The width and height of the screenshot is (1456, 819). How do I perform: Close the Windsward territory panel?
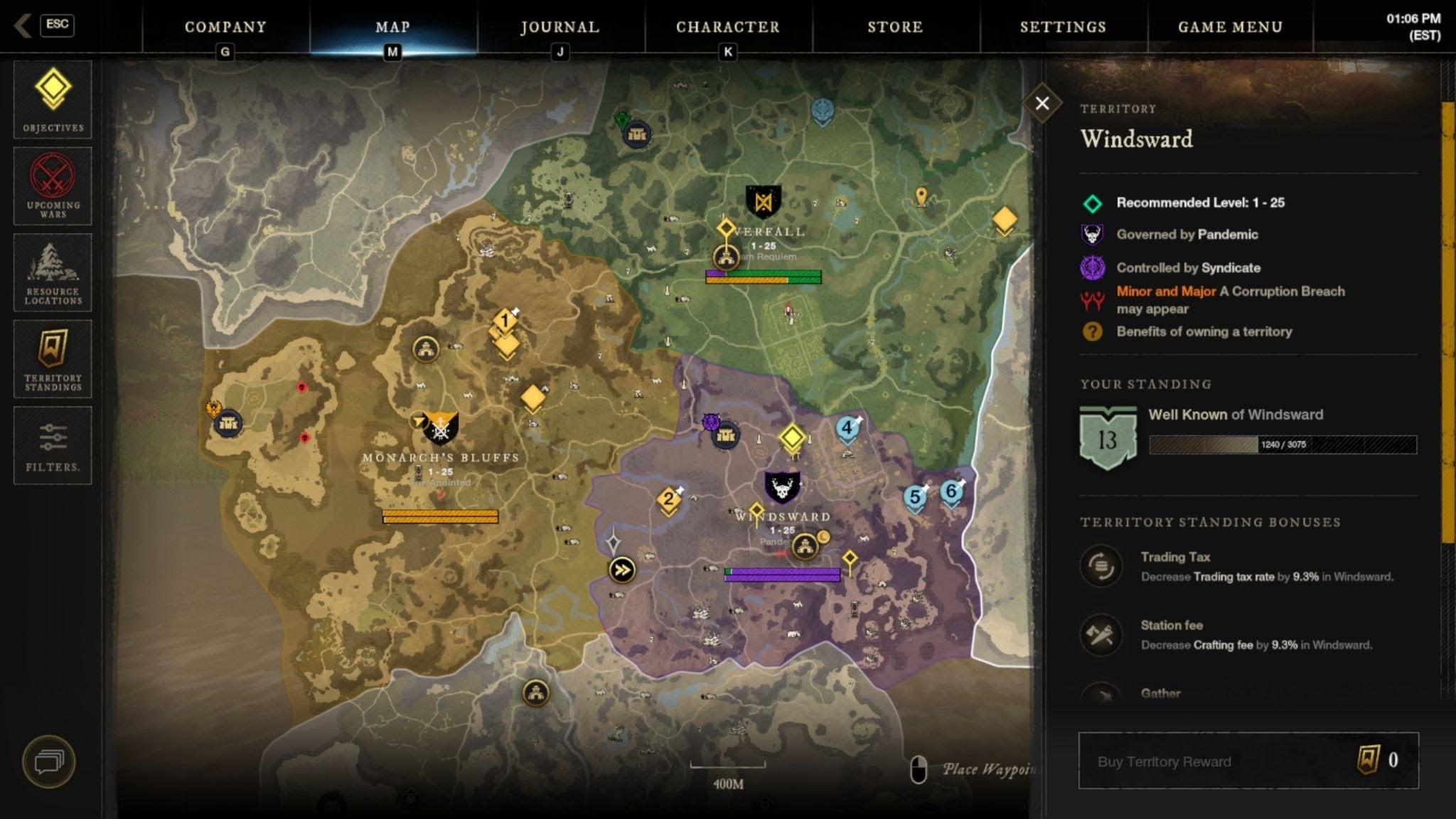1042,104
